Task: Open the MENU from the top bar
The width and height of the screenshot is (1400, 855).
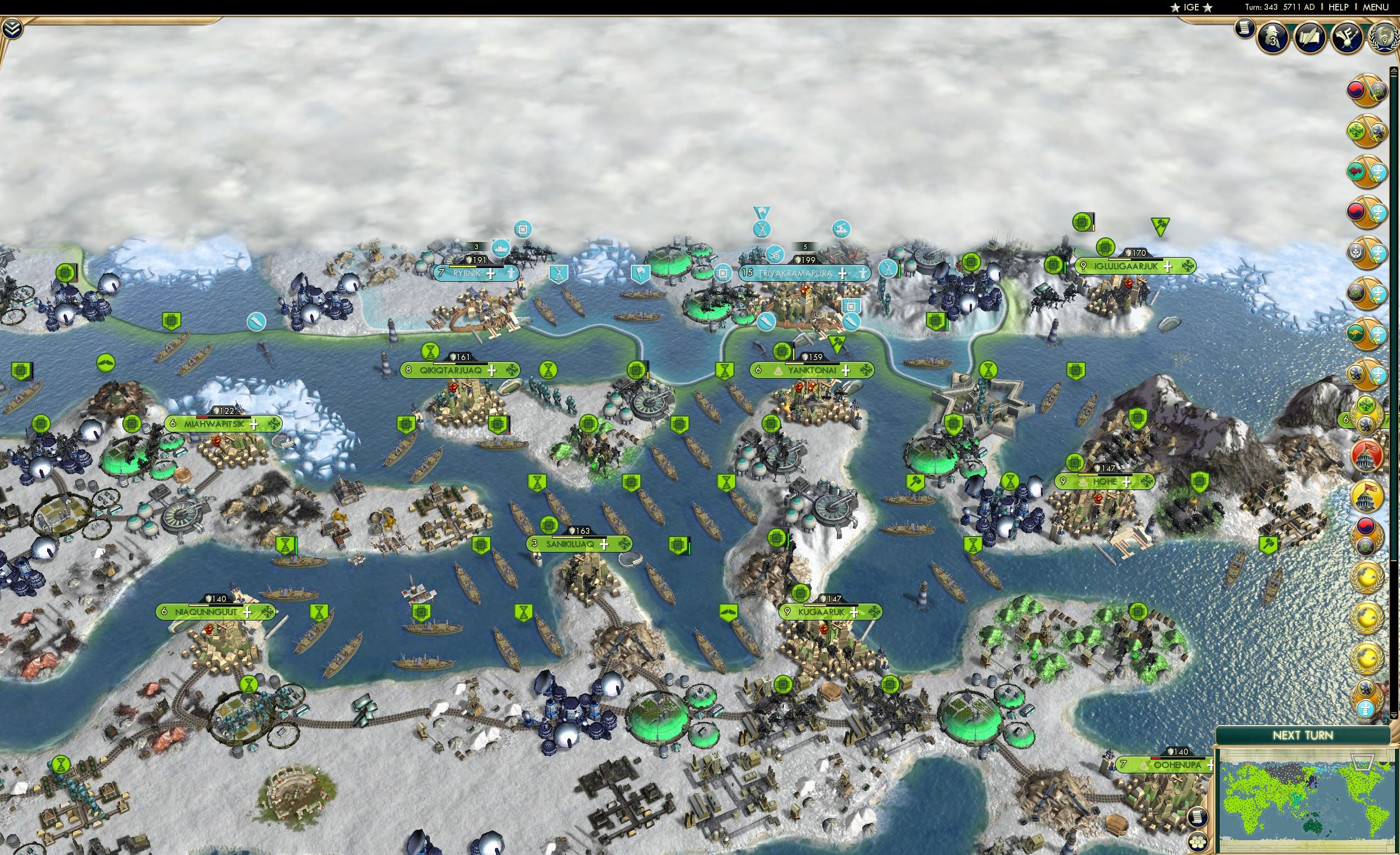Action: (x=1375, y=7)
